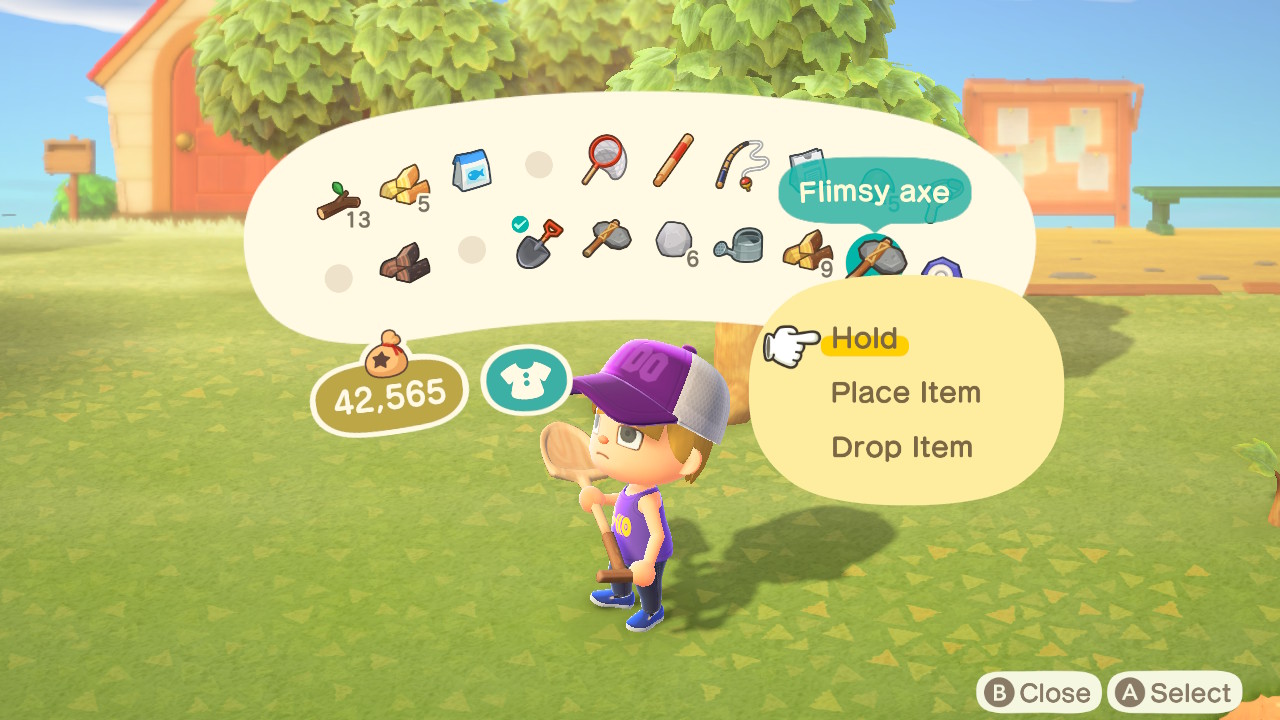Click an empty inventory slot

coord(538,165)
